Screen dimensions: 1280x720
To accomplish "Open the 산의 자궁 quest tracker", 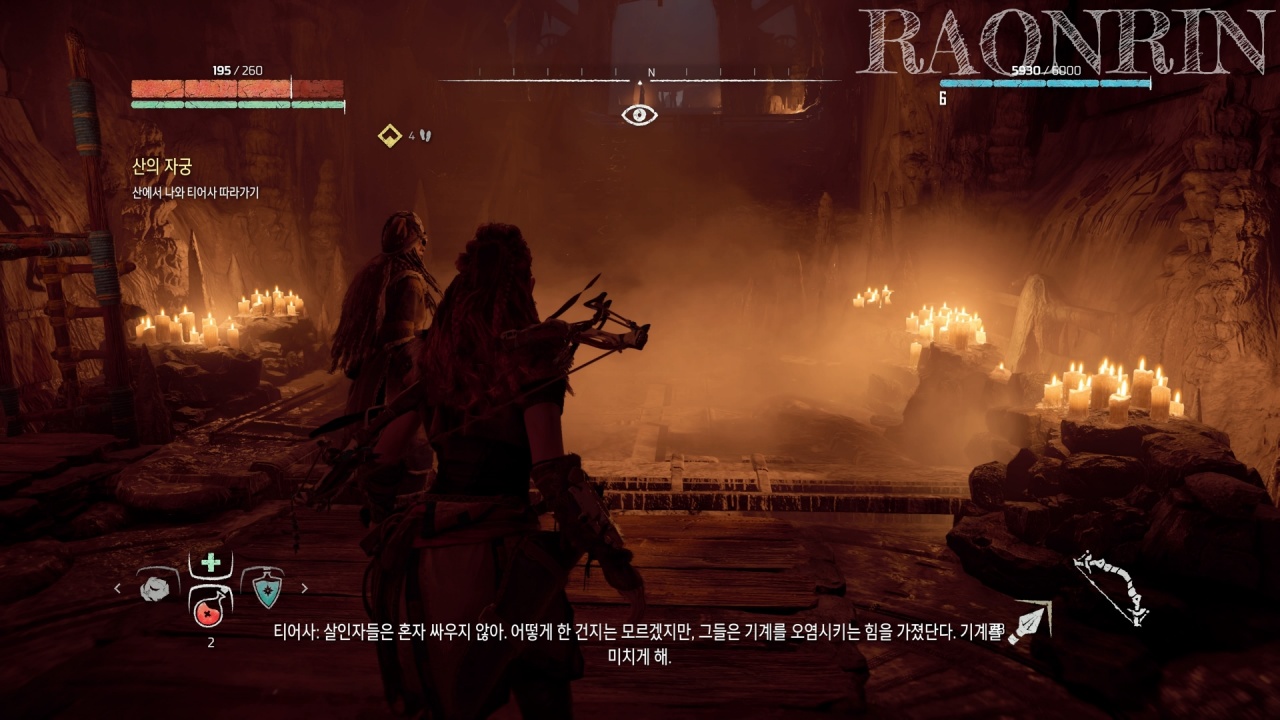I will tap(162, 167).
